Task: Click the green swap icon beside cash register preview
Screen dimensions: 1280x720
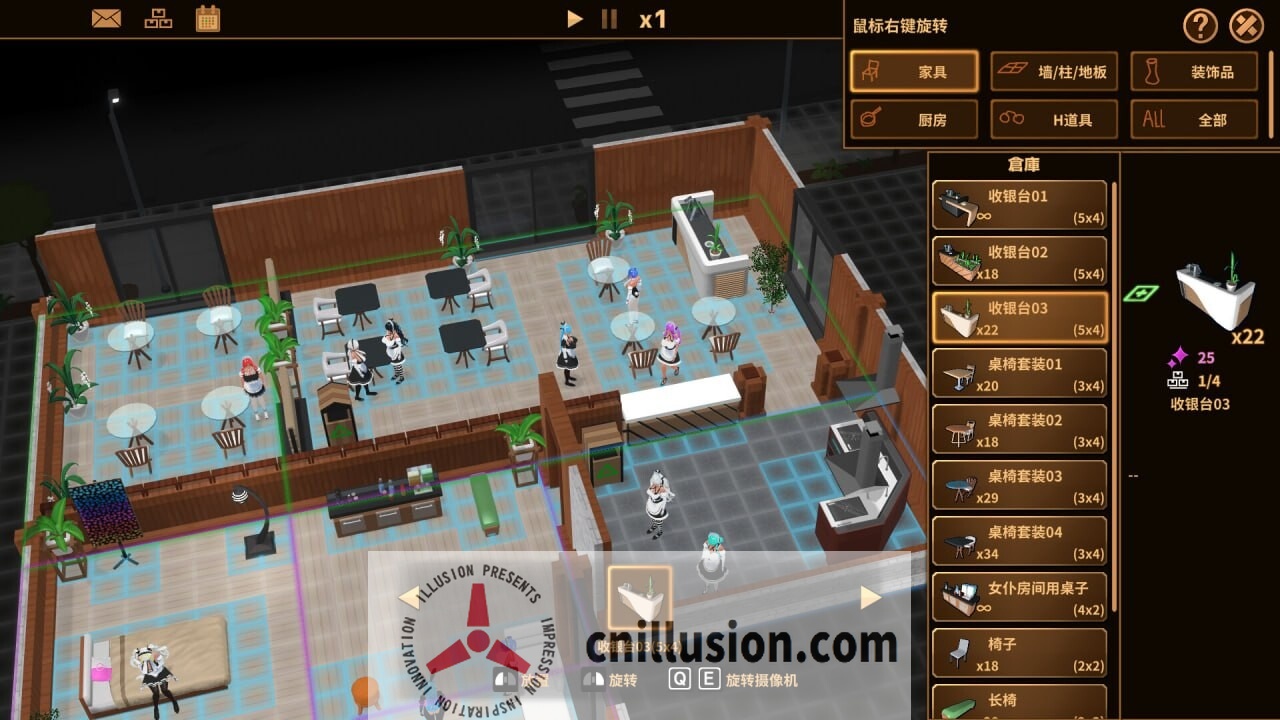Action: tap(1144, 290)
